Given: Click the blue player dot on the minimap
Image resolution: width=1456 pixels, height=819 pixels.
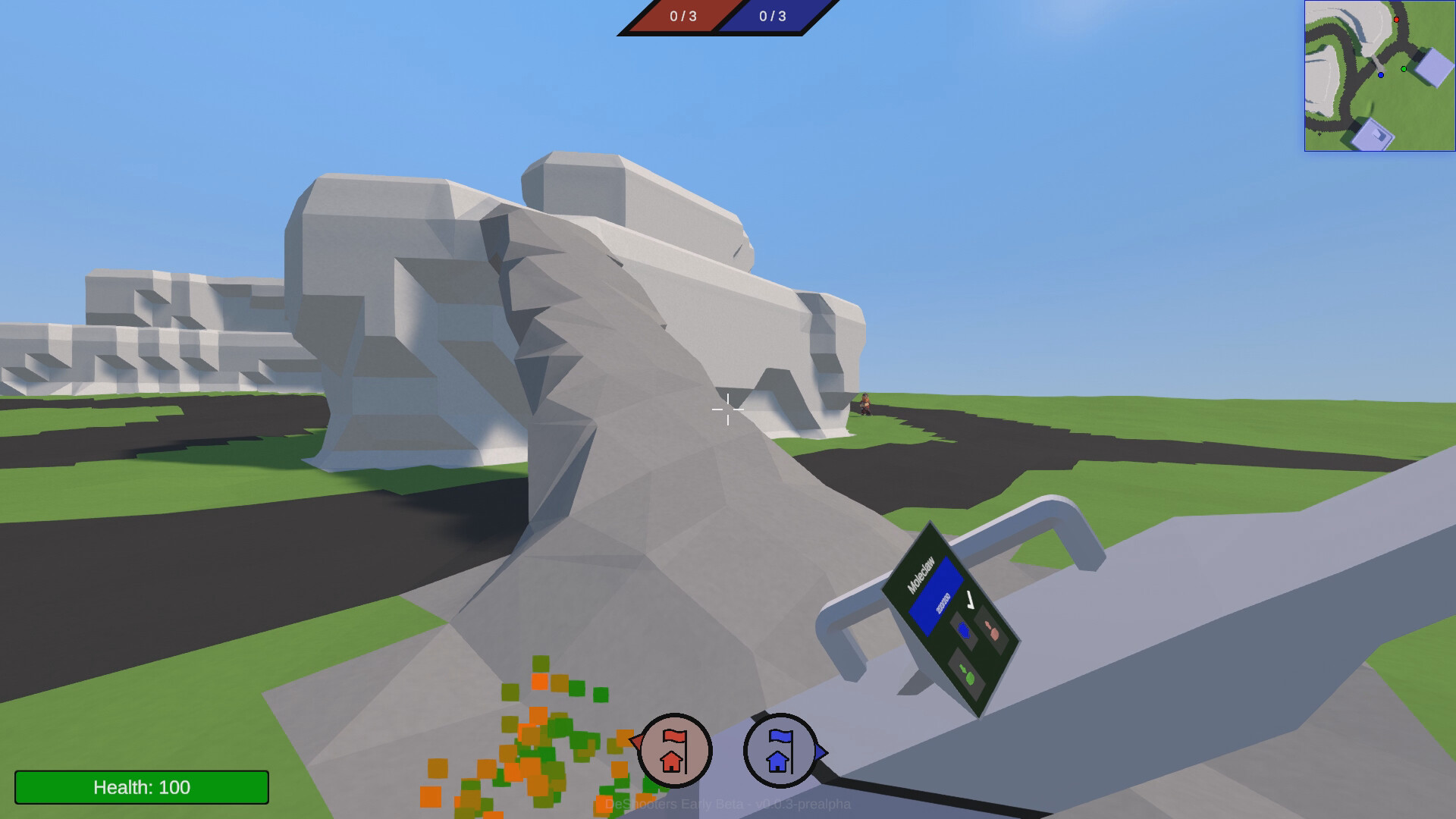Looking at the screenshot, I should [1381, 75].
